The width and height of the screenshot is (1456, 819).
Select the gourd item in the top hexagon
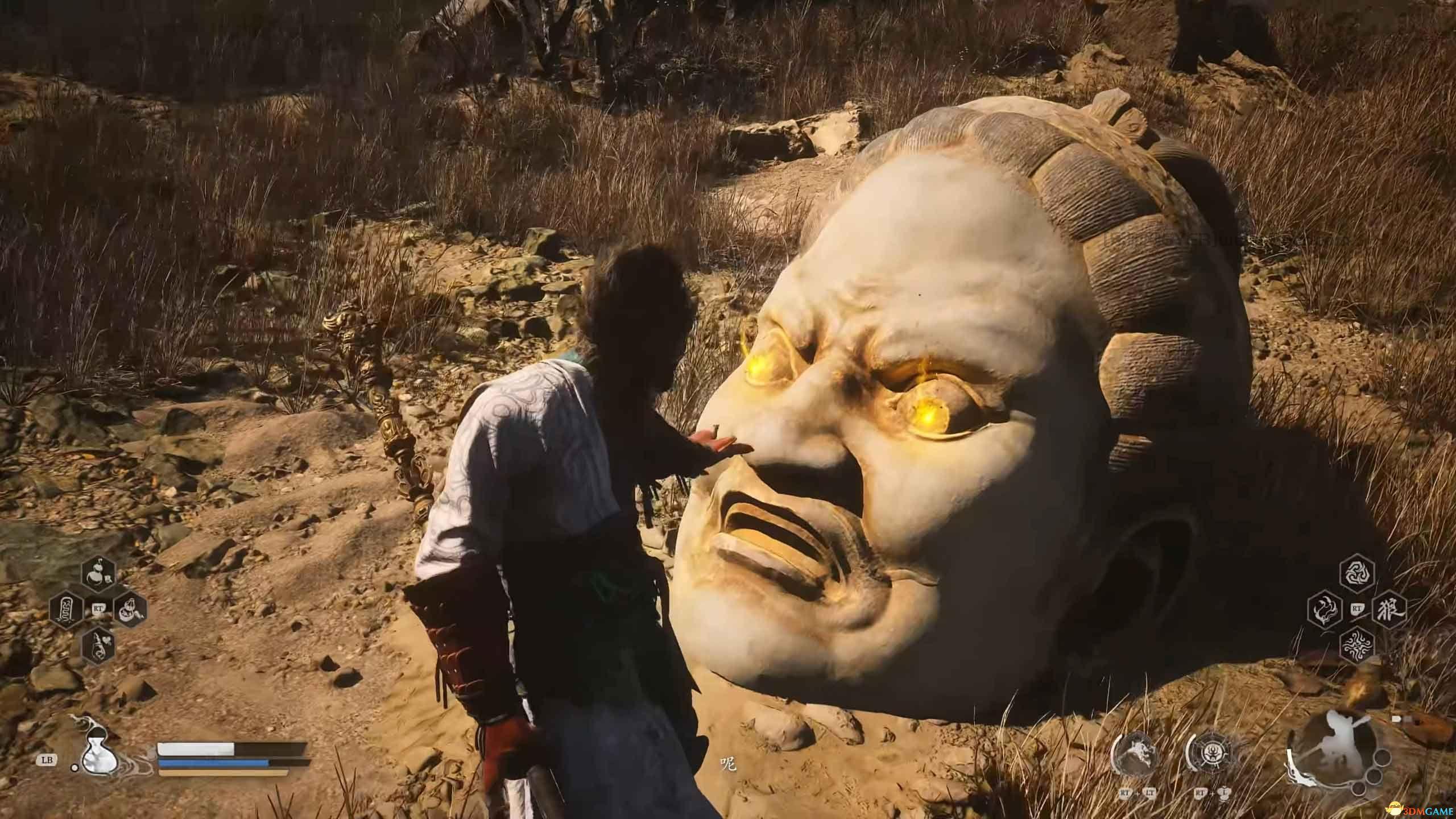pyautogui.click(x=98, y=367)
